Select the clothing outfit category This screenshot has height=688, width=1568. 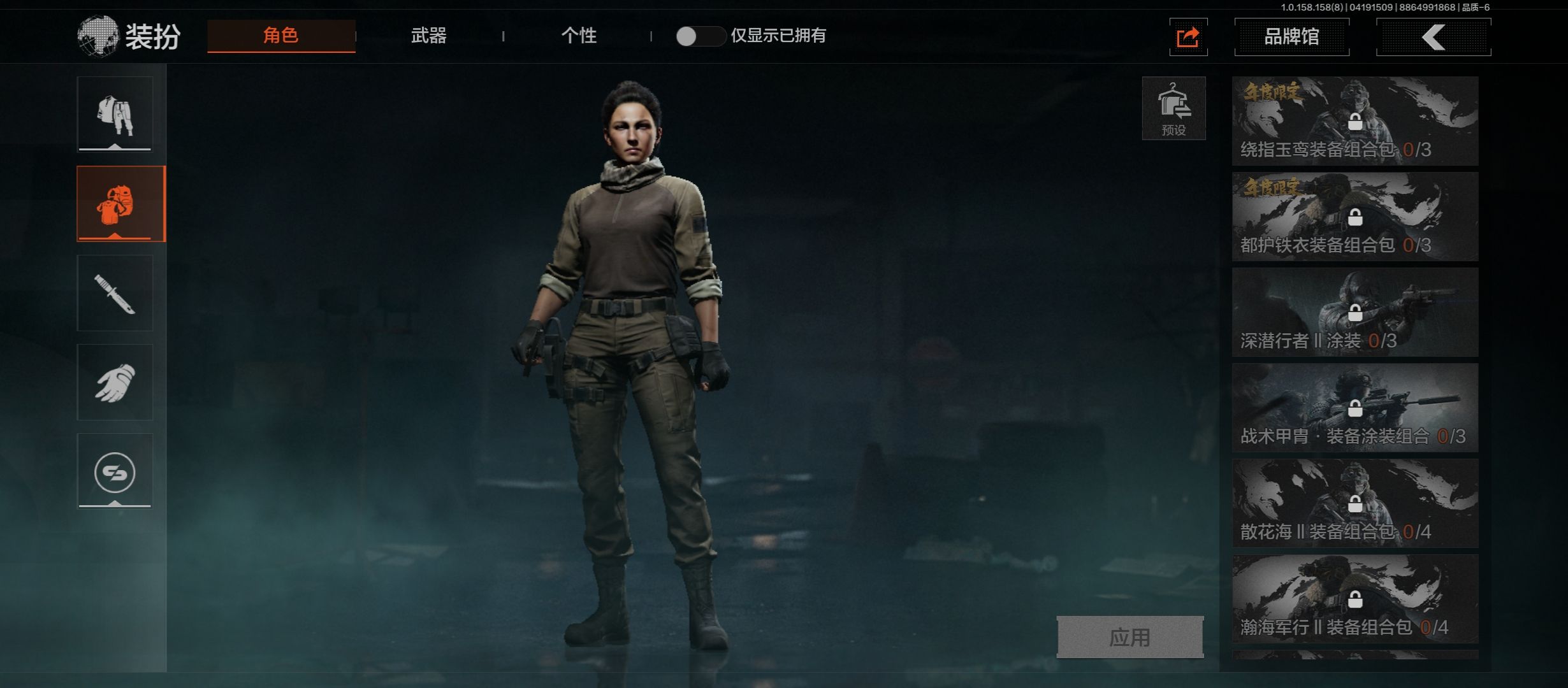[x=115, y=114]
